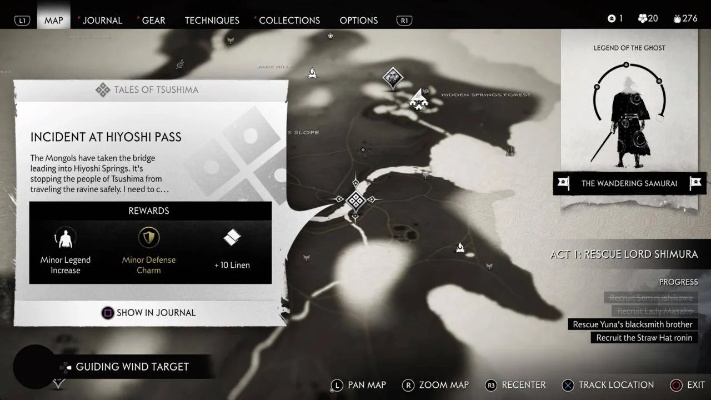Select the Rescue Yuna's blacksmith brother objective
This screenshot has width=711, height=400.
[x=630, y=324]
